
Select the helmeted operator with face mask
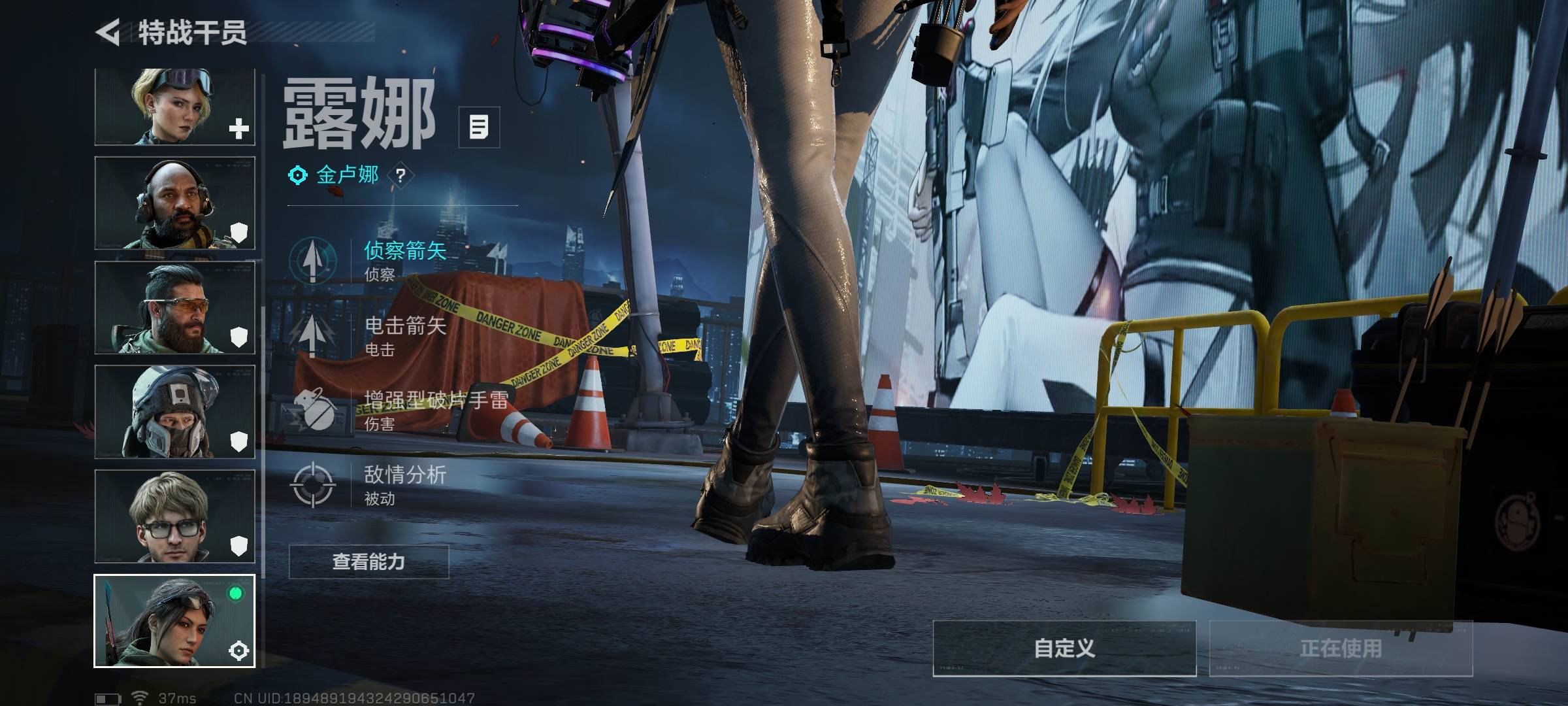174,412
